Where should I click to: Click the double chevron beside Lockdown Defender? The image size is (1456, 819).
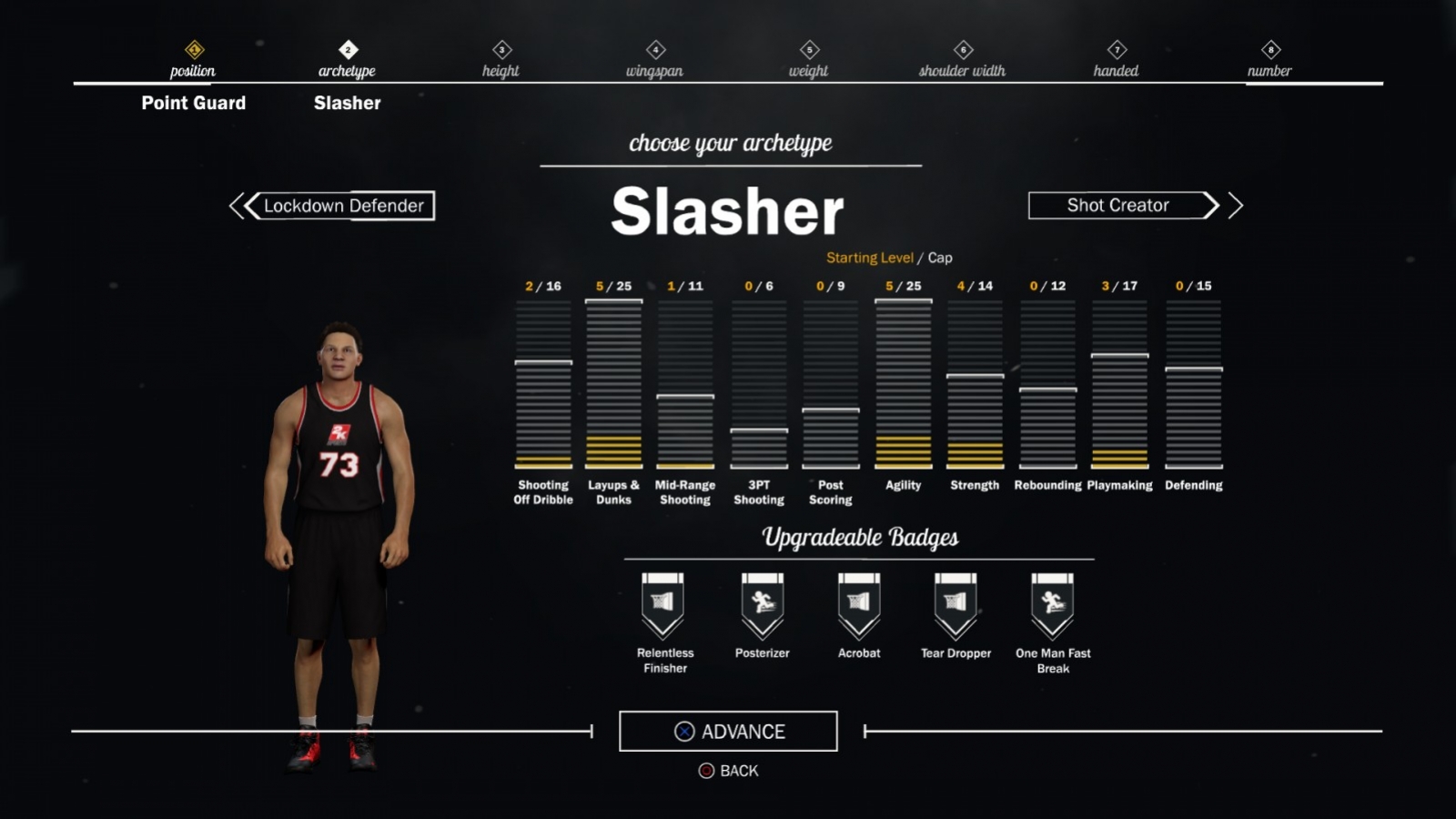(239, 207)
